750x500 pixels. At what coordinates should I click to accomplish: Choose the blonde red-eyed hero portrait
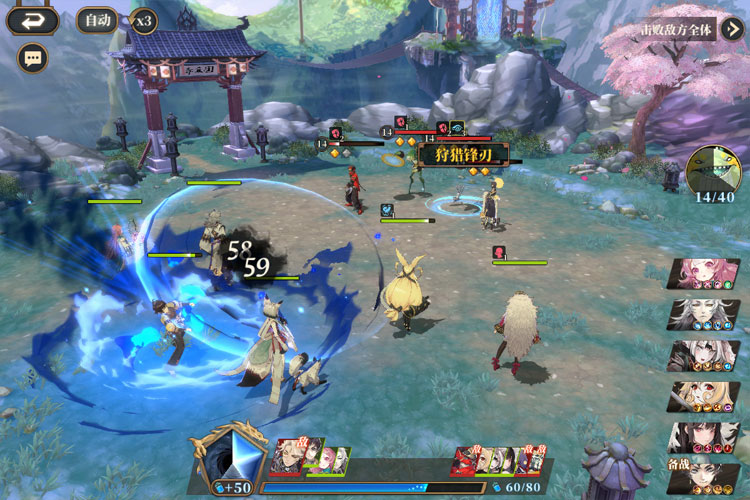point(704,396)
